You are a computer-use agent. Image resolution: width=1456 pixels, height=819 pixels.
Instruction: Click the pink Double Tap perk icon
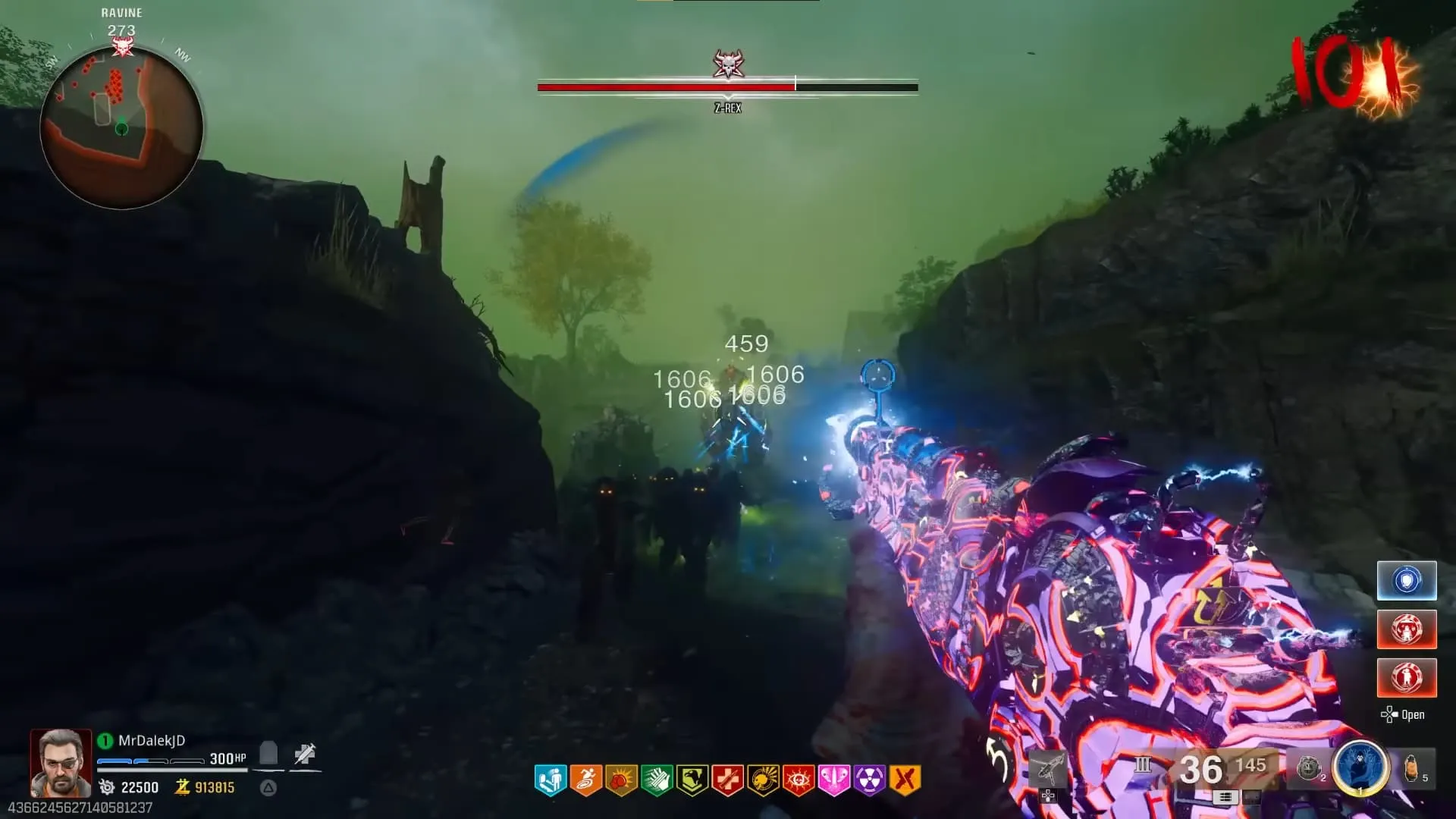tap(833, 780)
